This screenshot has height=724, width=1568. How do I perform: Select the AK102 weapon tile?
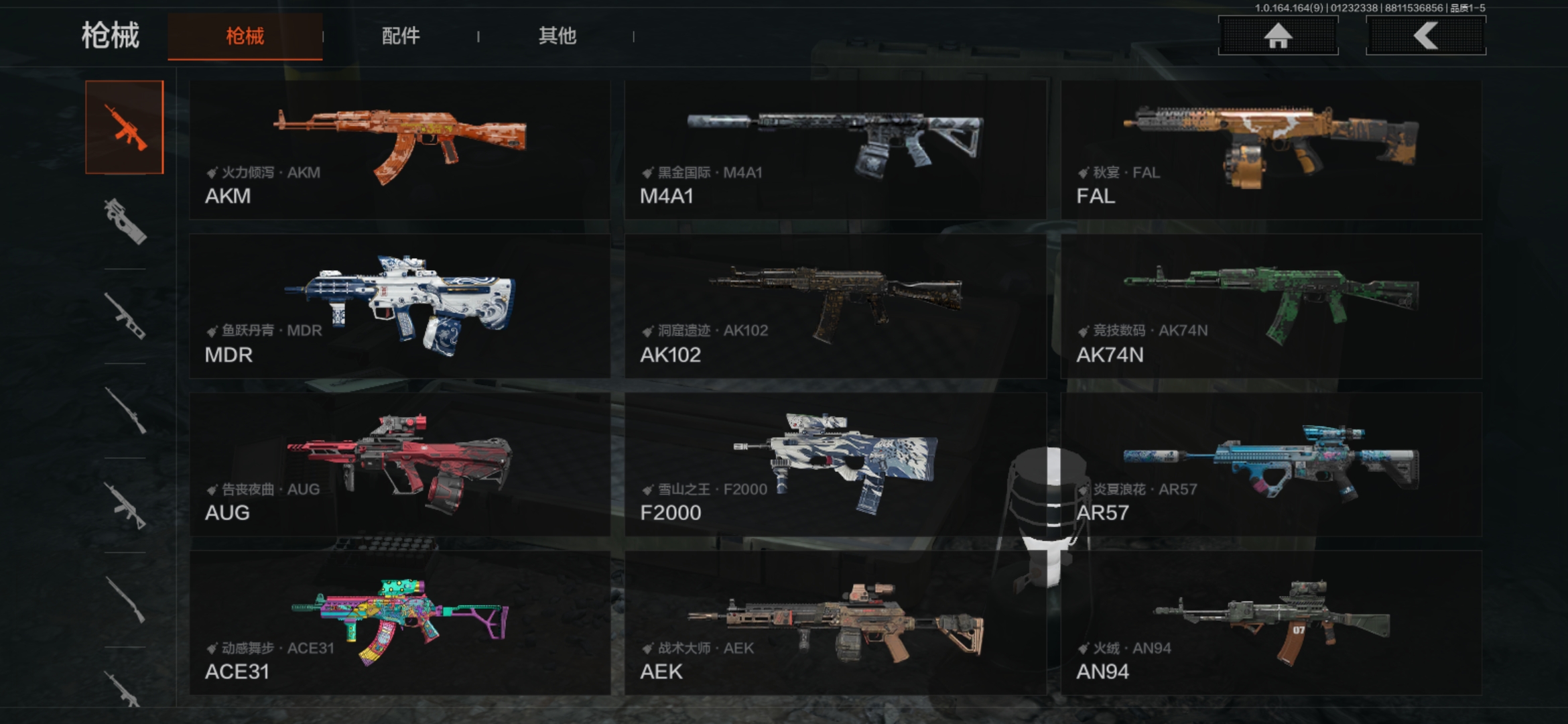pos(835,306)
